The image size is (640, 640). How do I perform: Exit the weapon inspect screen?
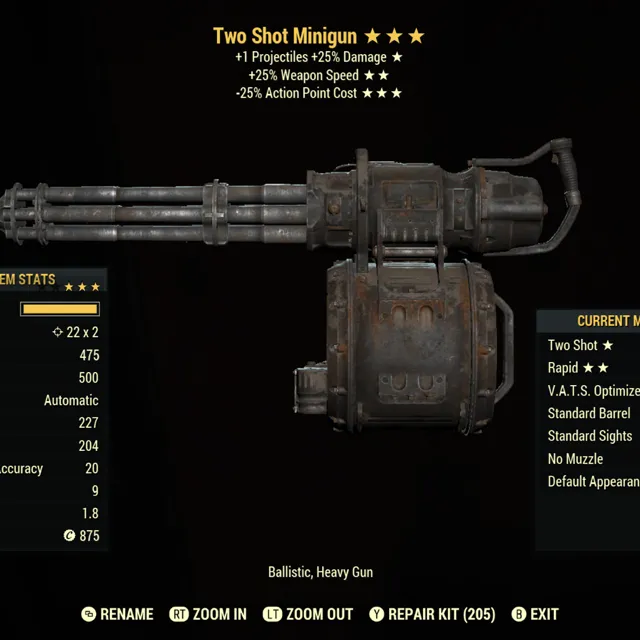point(535,614)
